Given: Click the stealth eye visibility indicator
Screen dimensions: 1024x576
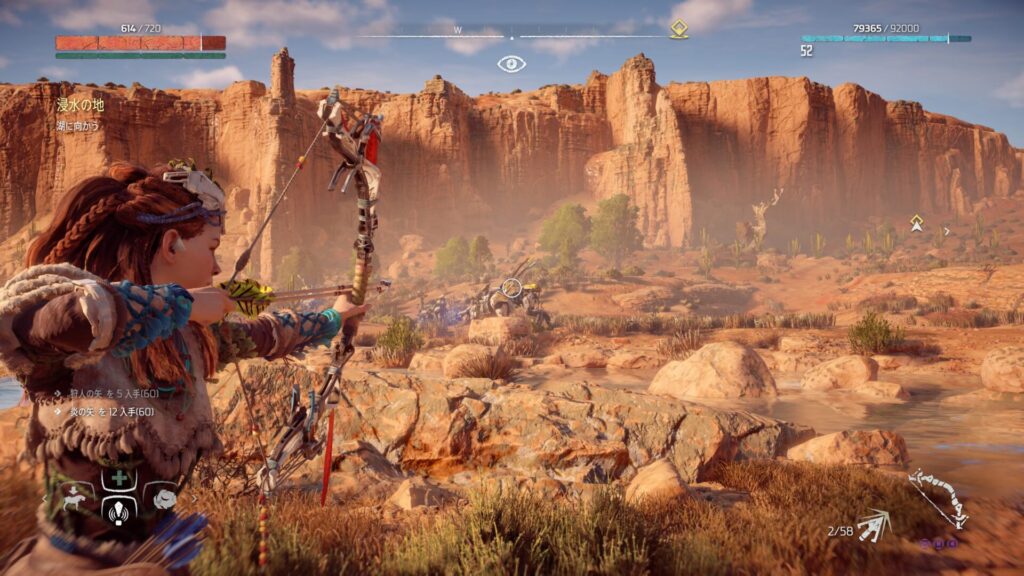Looking at the screenshot, I should click(511, 64).
